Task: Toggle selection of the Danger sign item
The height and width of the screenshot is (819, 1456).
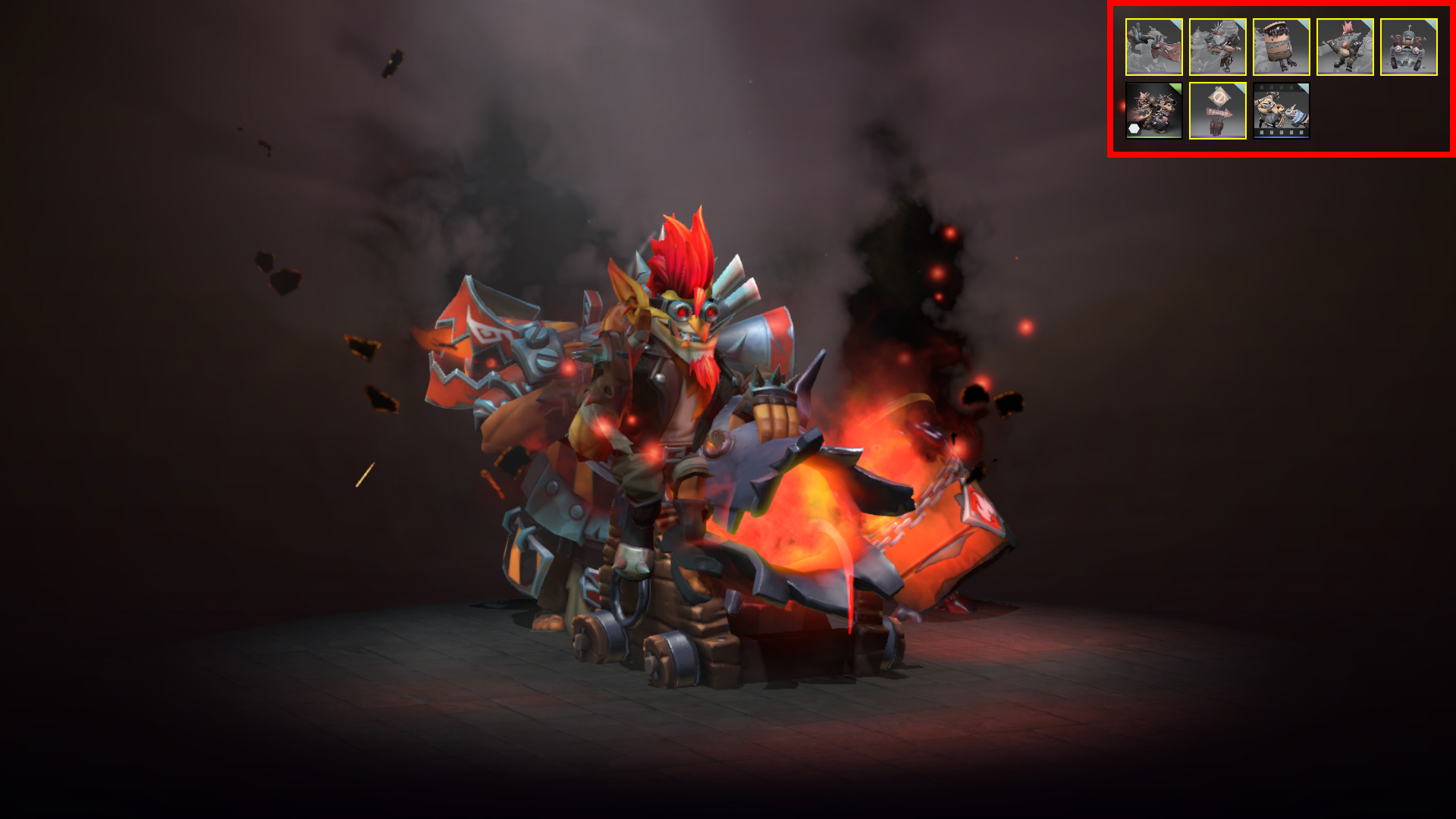Action: [1218, 112]
